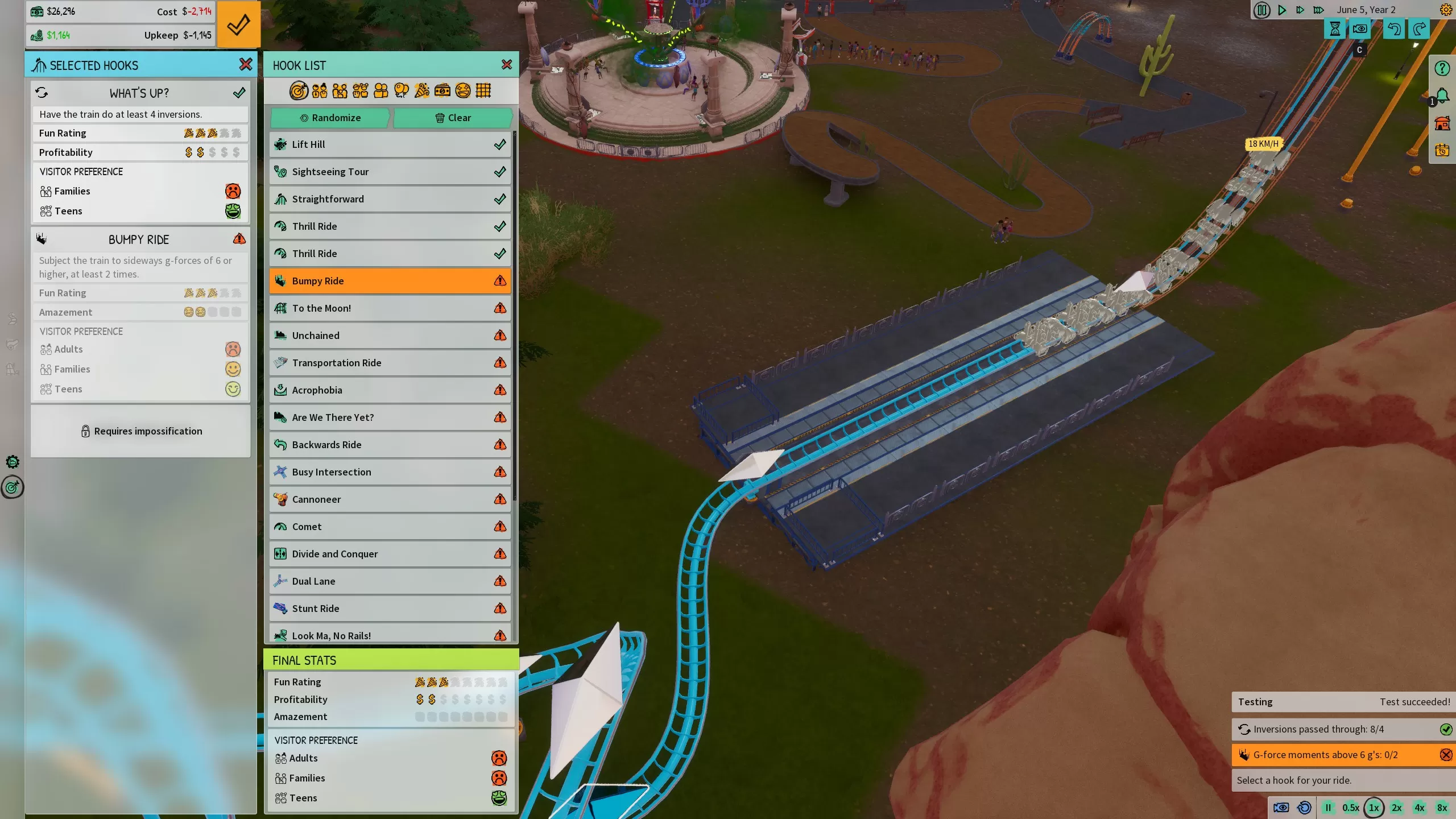Randomize the hook selection
Viewport: 1456px width, 819px height.
coord(330,118)
